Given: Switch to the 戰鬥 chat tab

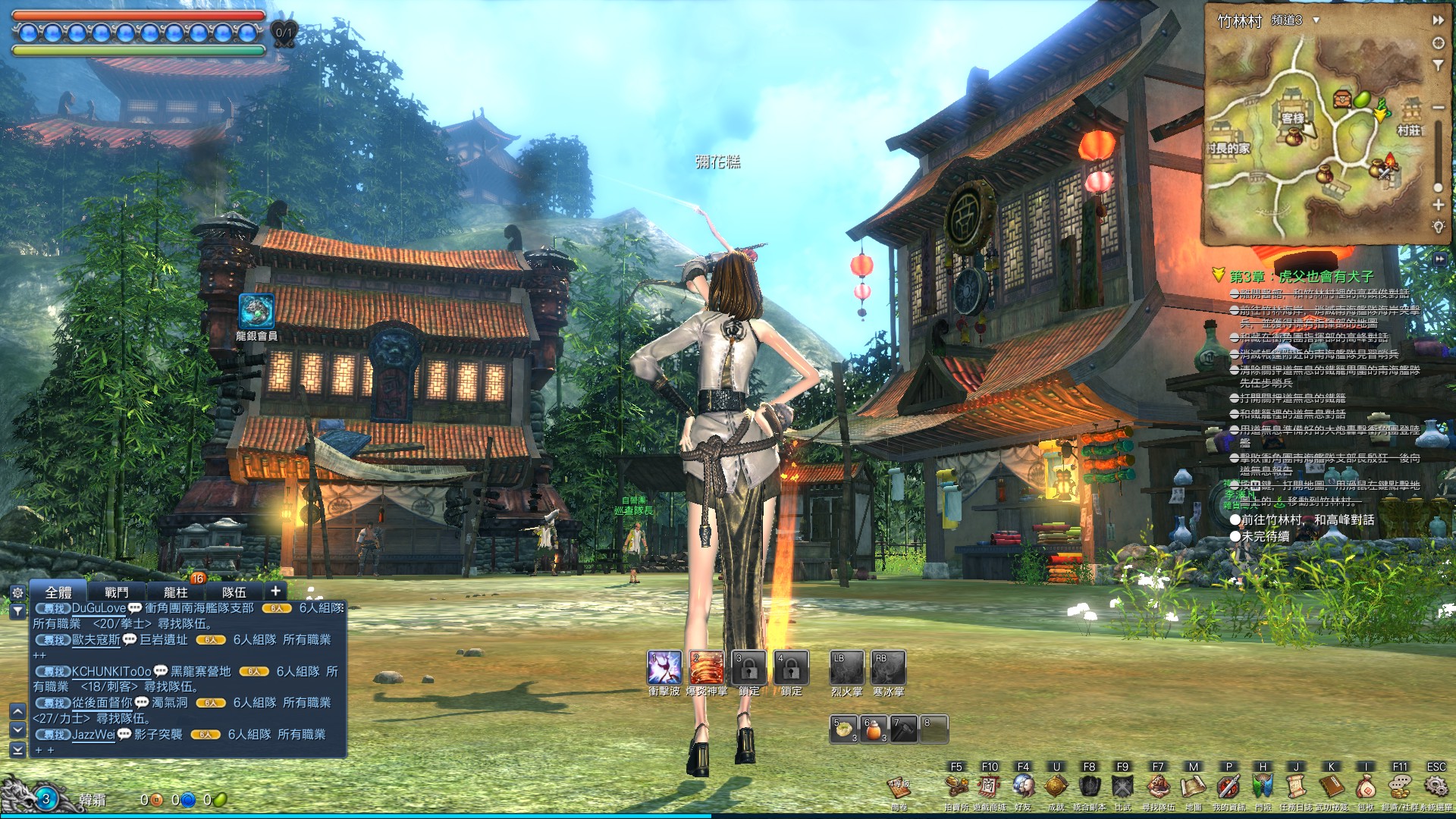Looking at the screenshot, I should coord(116,592).
